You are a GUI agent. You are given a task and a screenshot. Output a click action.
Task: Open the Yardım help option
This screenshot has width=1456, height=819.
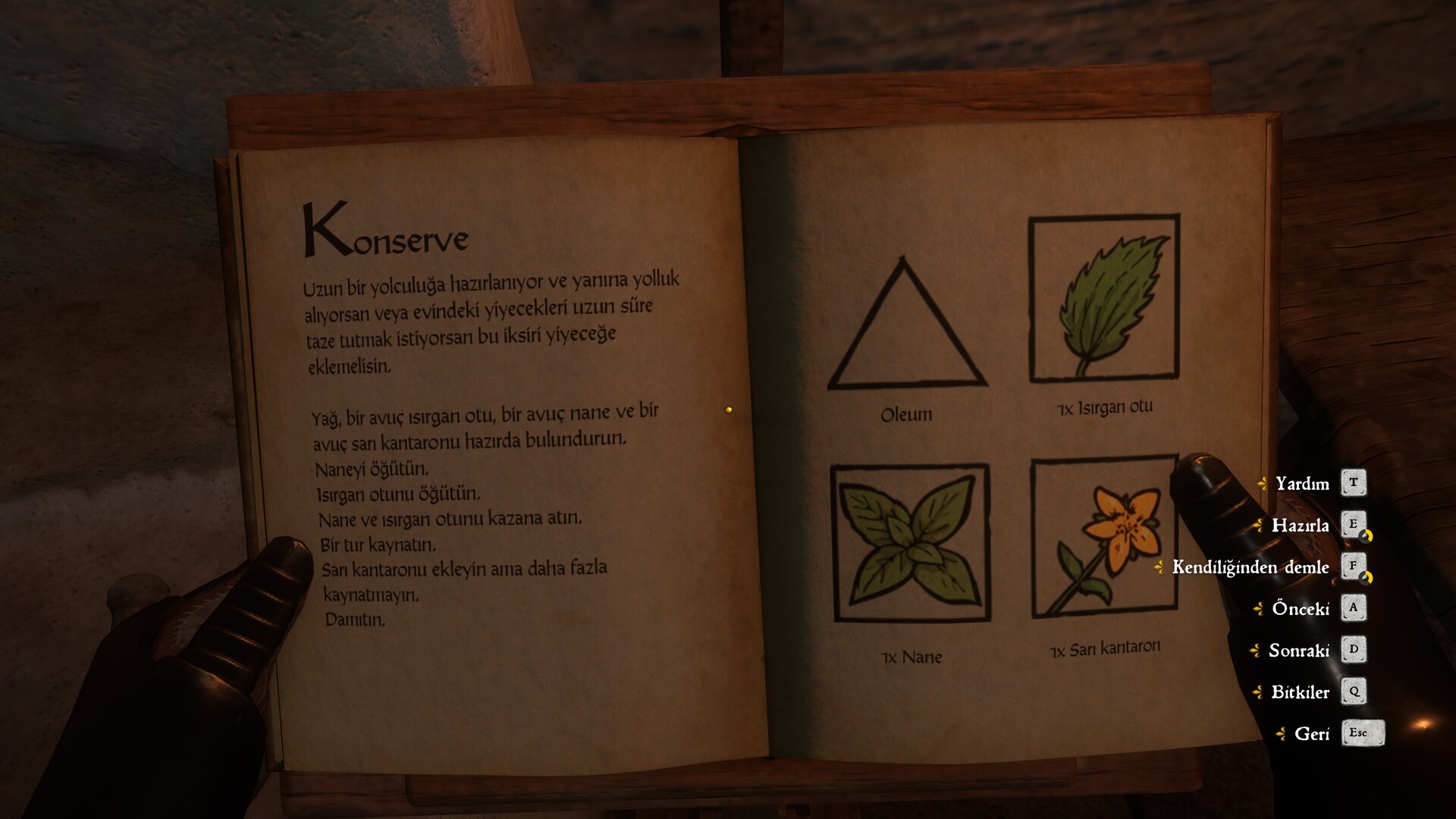pyautogui.click(x=1302, y=484)
